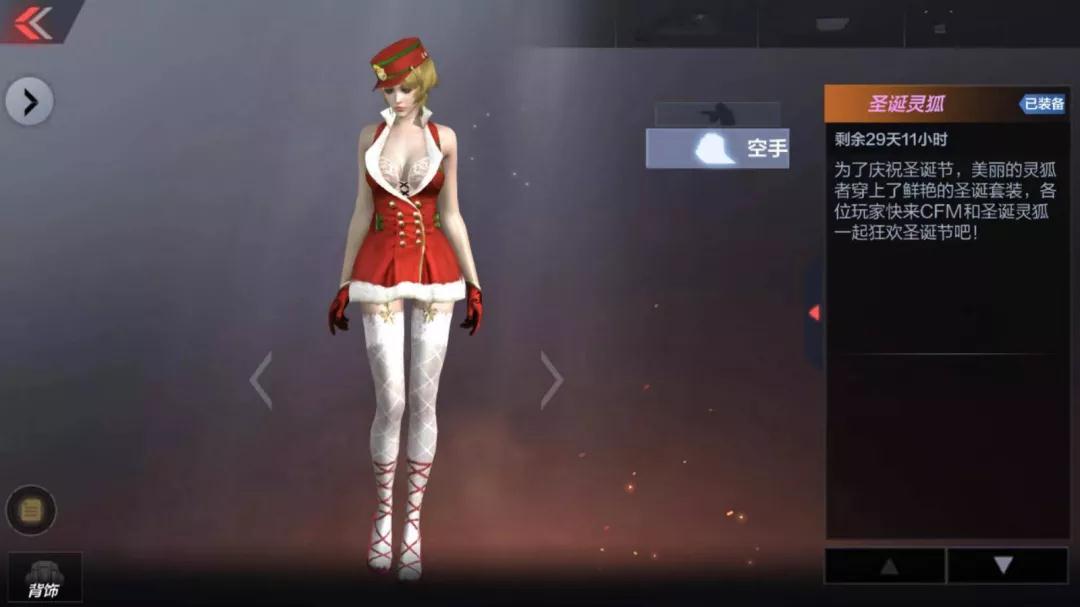This screenshot has width=1080, height=607.
Task: Rotate character with the left arrow
Action: (261, 380)
